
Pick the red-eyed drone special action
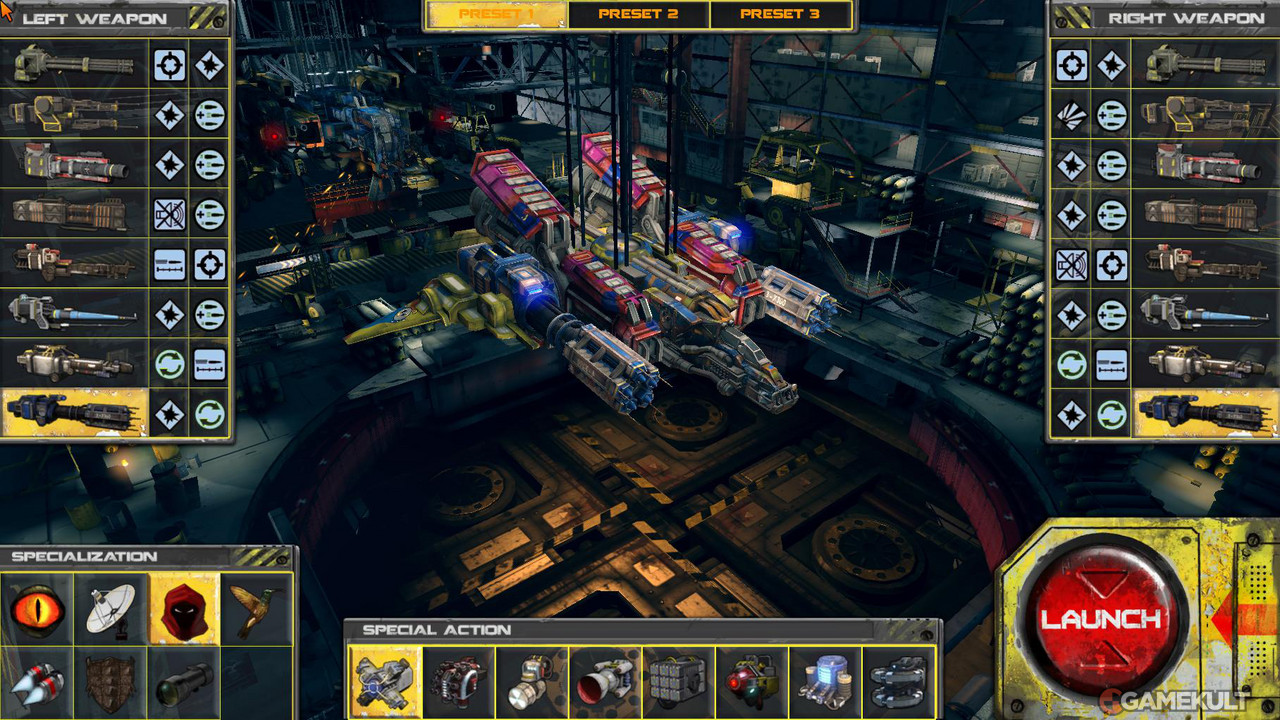(752, 681)
